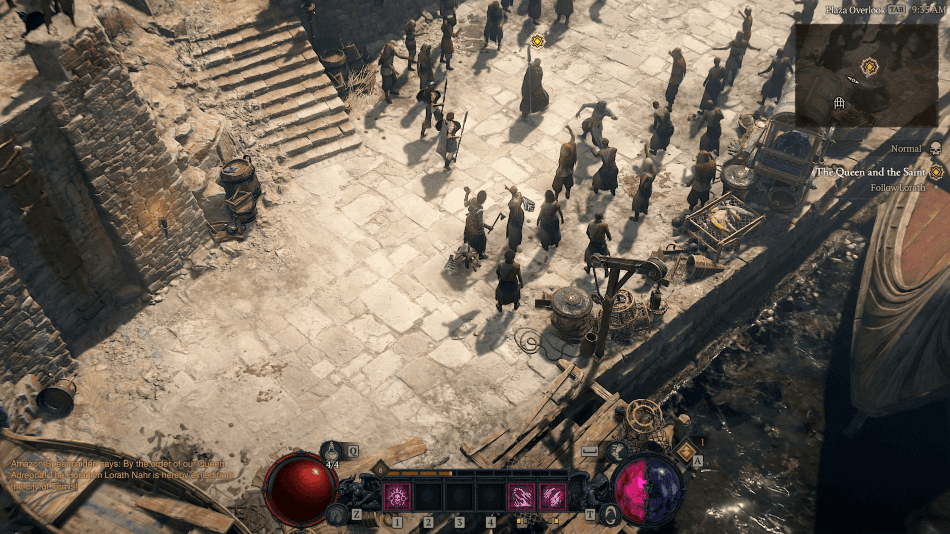Click the quest objective marker on the minimap
This screenshot has height=534, width=950.
tap(869, 66)
